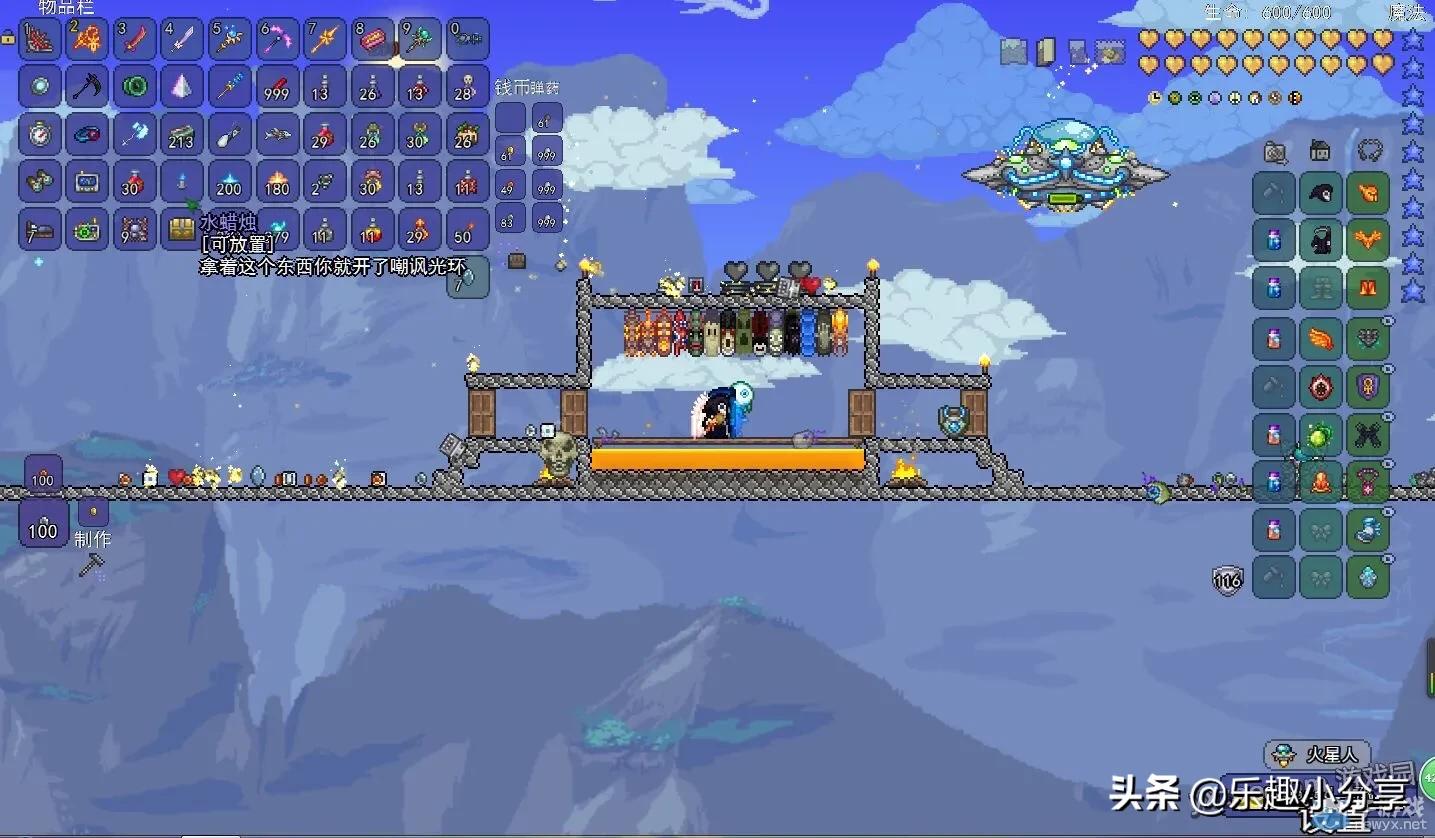Pick up the 999-stack red item

pyautogui.click(x=277, y=87)
